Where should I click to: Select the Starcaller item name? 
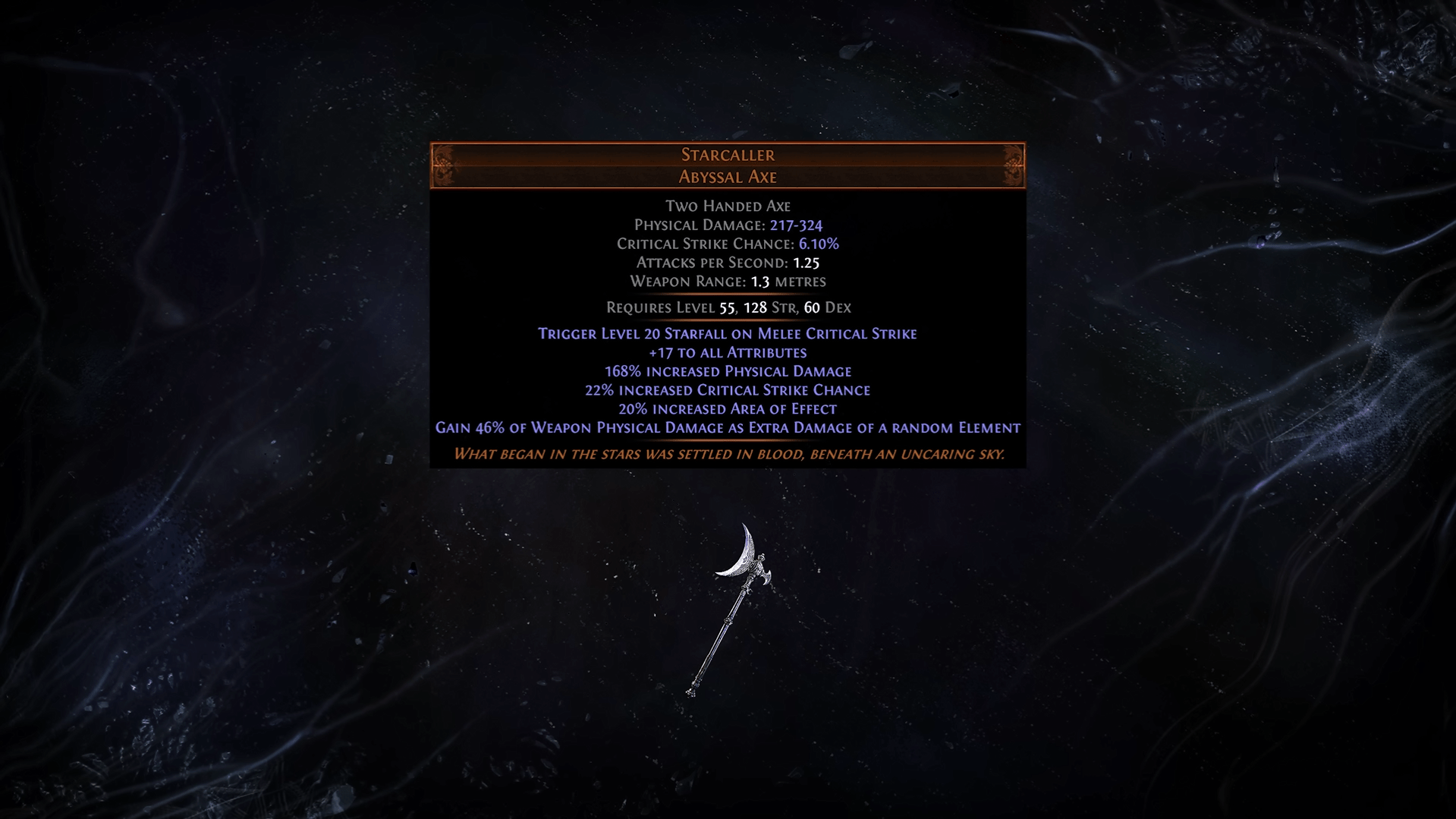727,155
